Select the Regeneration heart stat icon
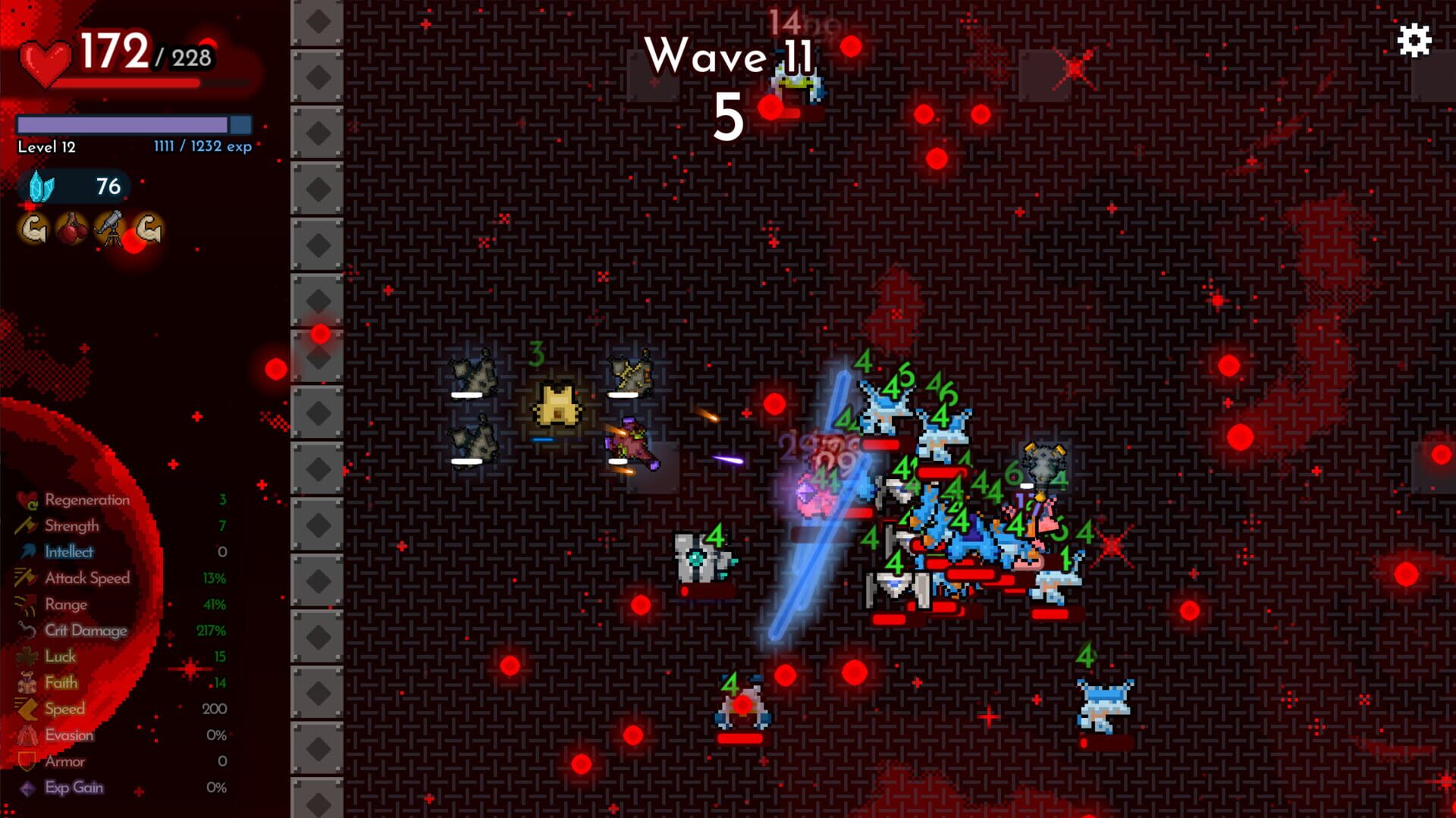Viewport: 1456px width, 818px height. point(25,500)
